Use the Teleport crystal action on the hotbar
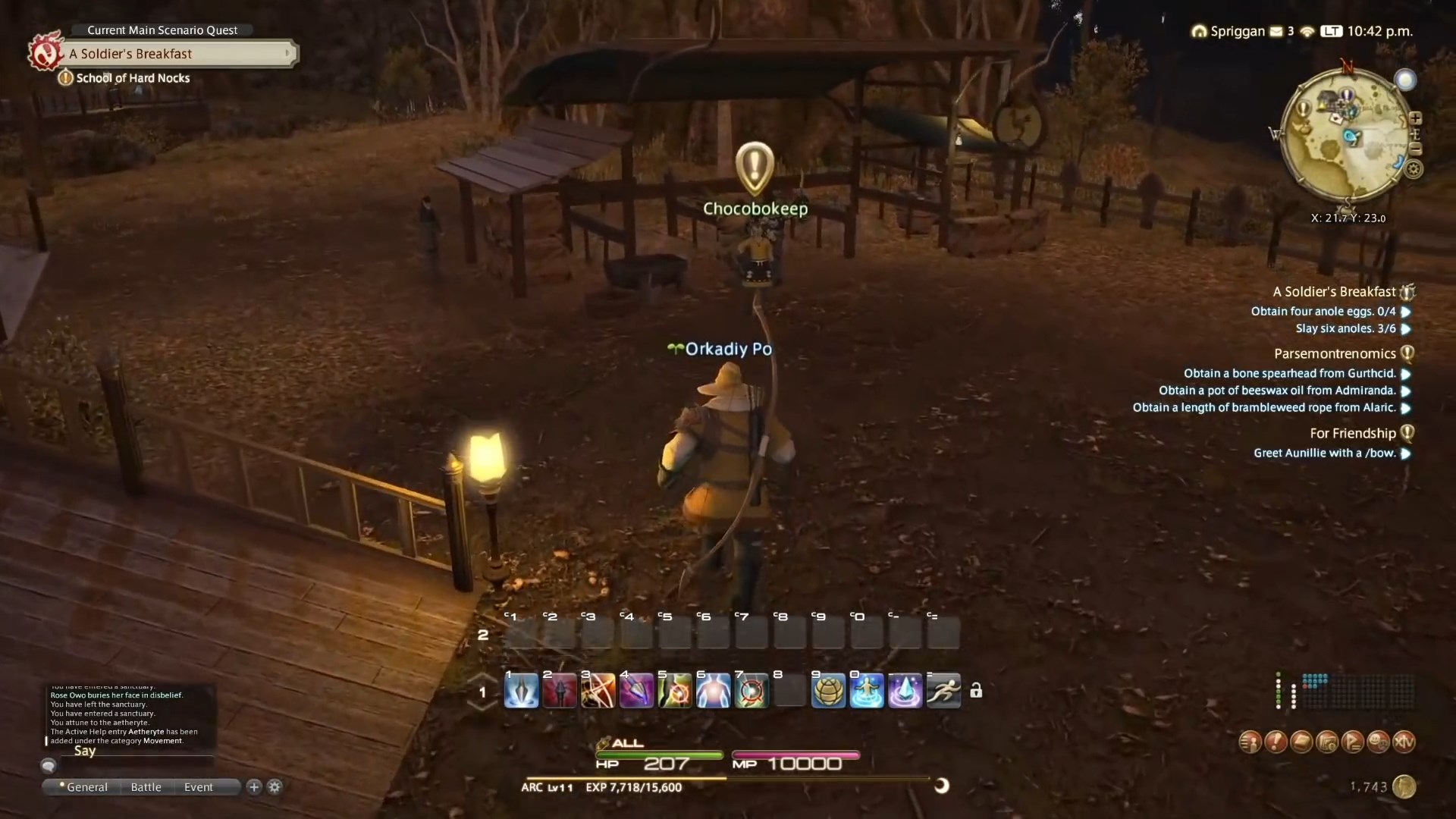This screenshot has width=1456, height=819. [x=906, y=690]
